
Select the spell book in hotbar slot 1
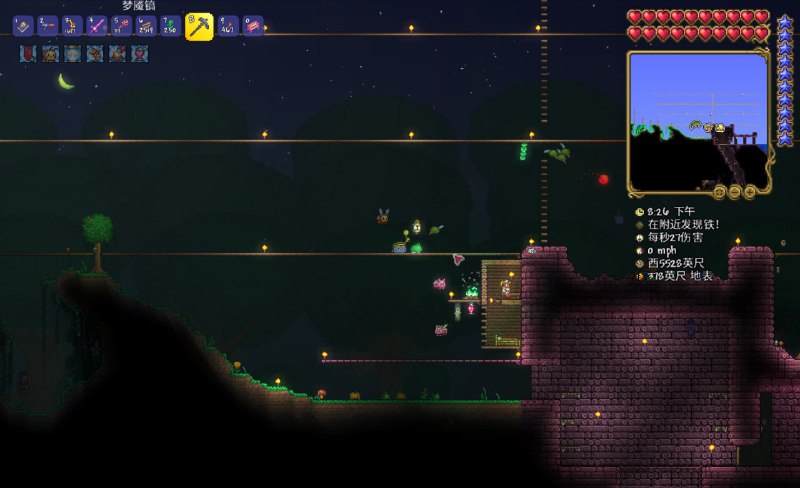[23, 25]
